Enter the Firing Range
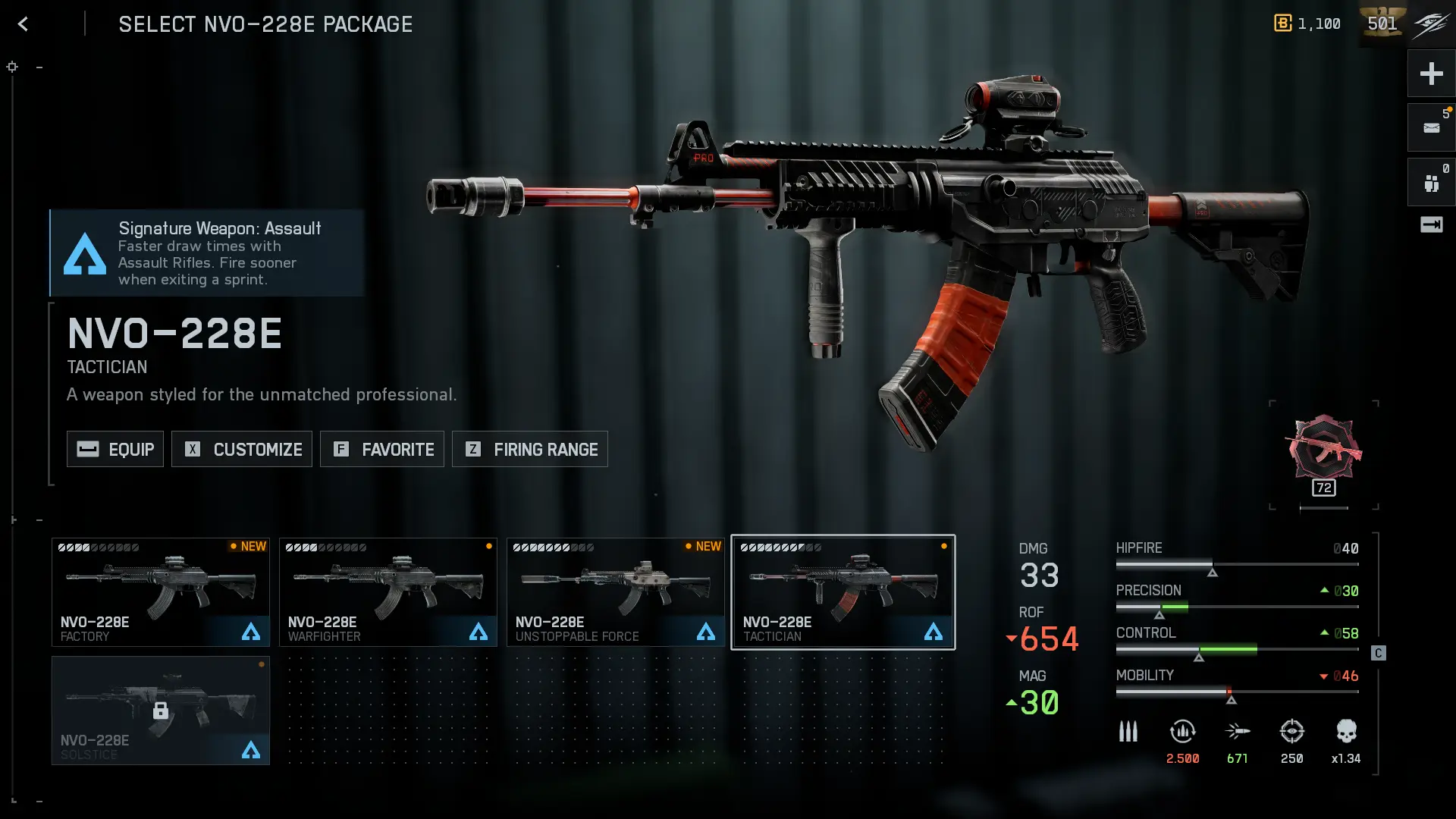Viewport: 1456px width, 819px height. click(530, 449)
